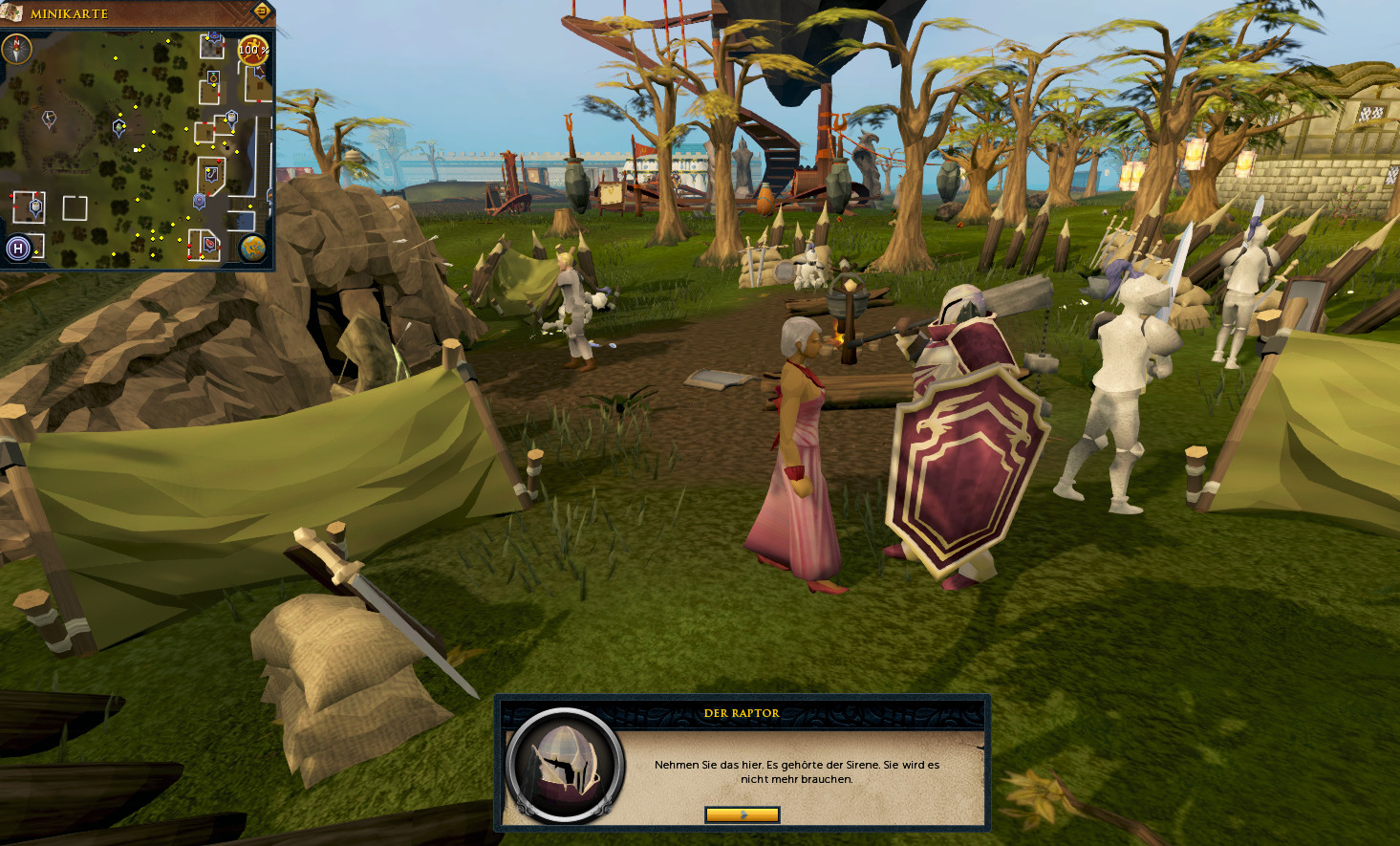Toggle the 100% run energy orb
Screen dimensions: 1400x846
point(253,50)
